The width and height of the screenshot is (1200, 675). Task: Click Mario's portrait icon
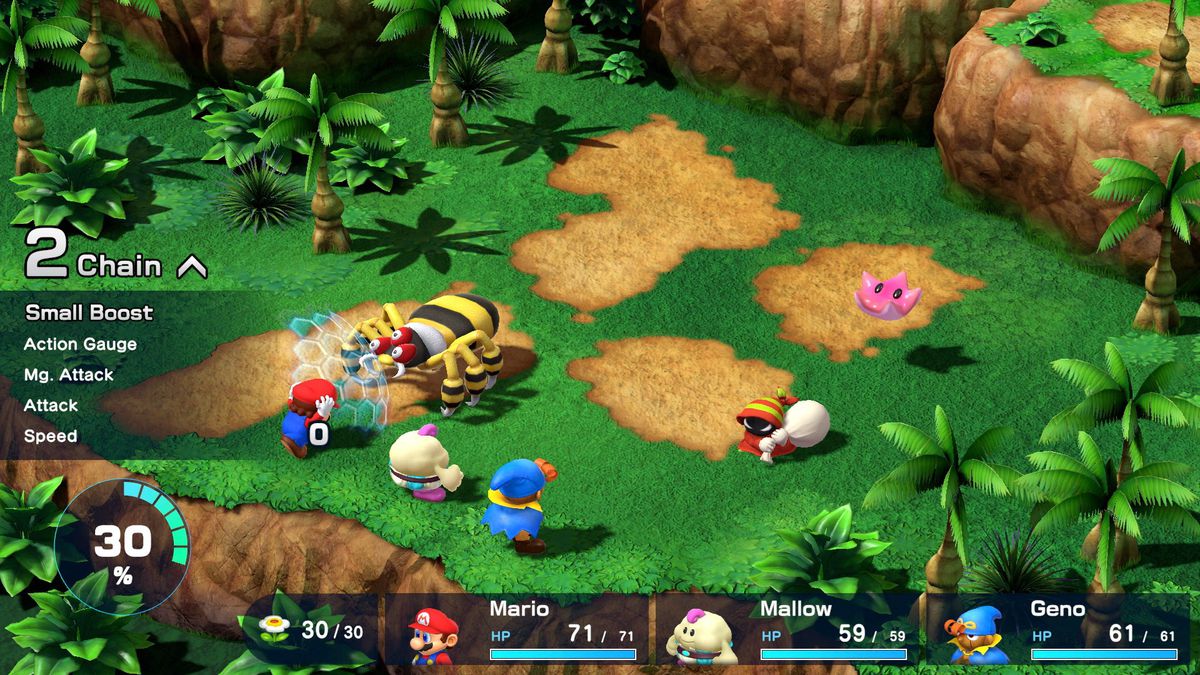pyautogui.click(x=433, y=635)
